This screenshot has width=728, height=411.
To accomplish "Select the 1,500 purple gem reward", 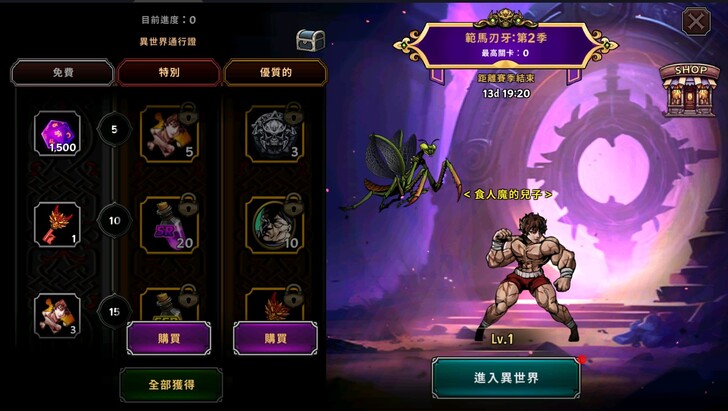I will coord(58,134).
